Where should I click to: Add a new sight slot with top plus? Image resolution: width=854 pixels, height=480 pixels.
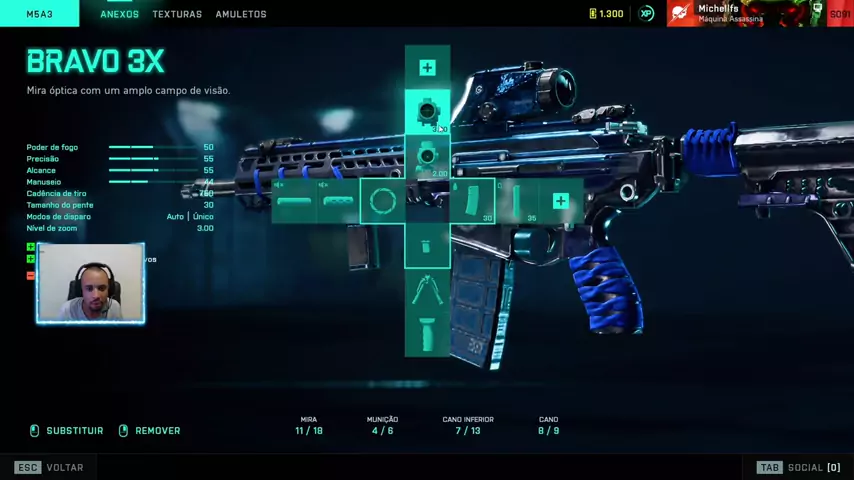tap(427, 68)
